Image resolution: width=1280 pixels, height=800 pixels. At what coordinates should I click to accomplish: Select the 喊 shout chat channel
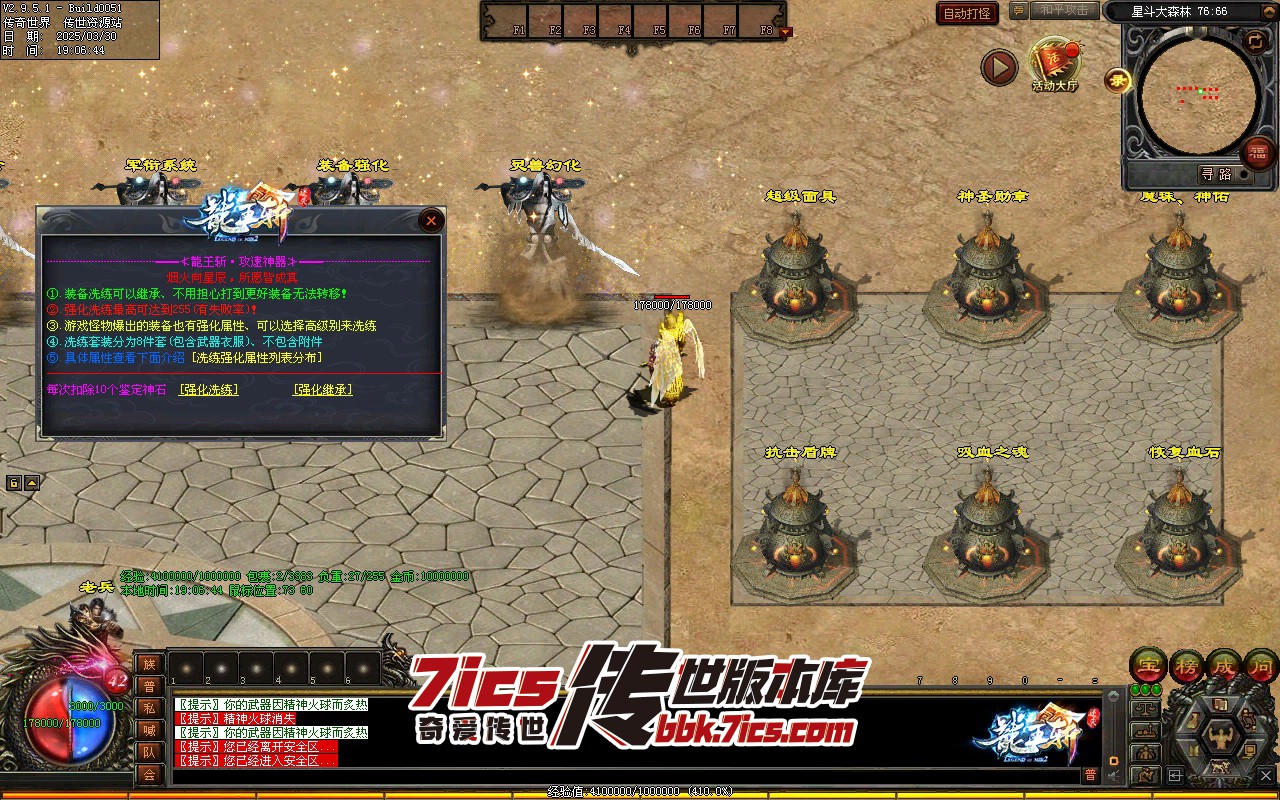[149, 730]
